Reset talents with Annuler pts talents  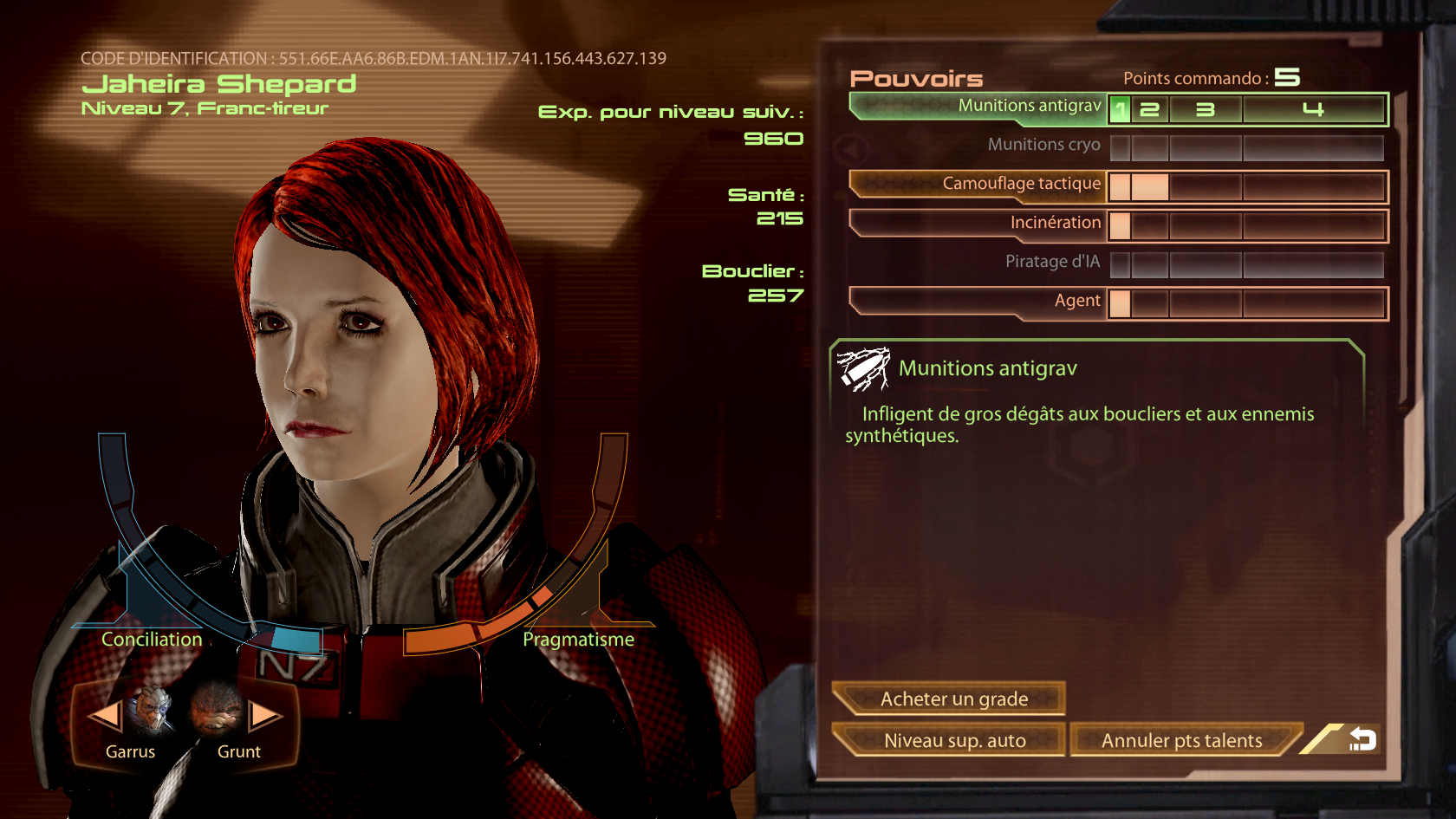pos(1182,740)
